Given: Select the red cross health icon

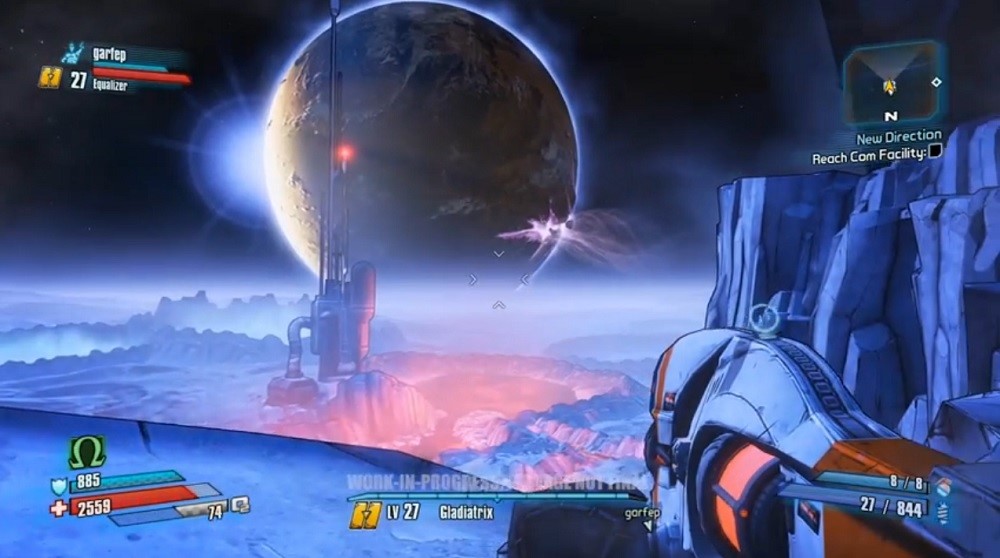Looking at the screenshot, I should tap(58, 508).
